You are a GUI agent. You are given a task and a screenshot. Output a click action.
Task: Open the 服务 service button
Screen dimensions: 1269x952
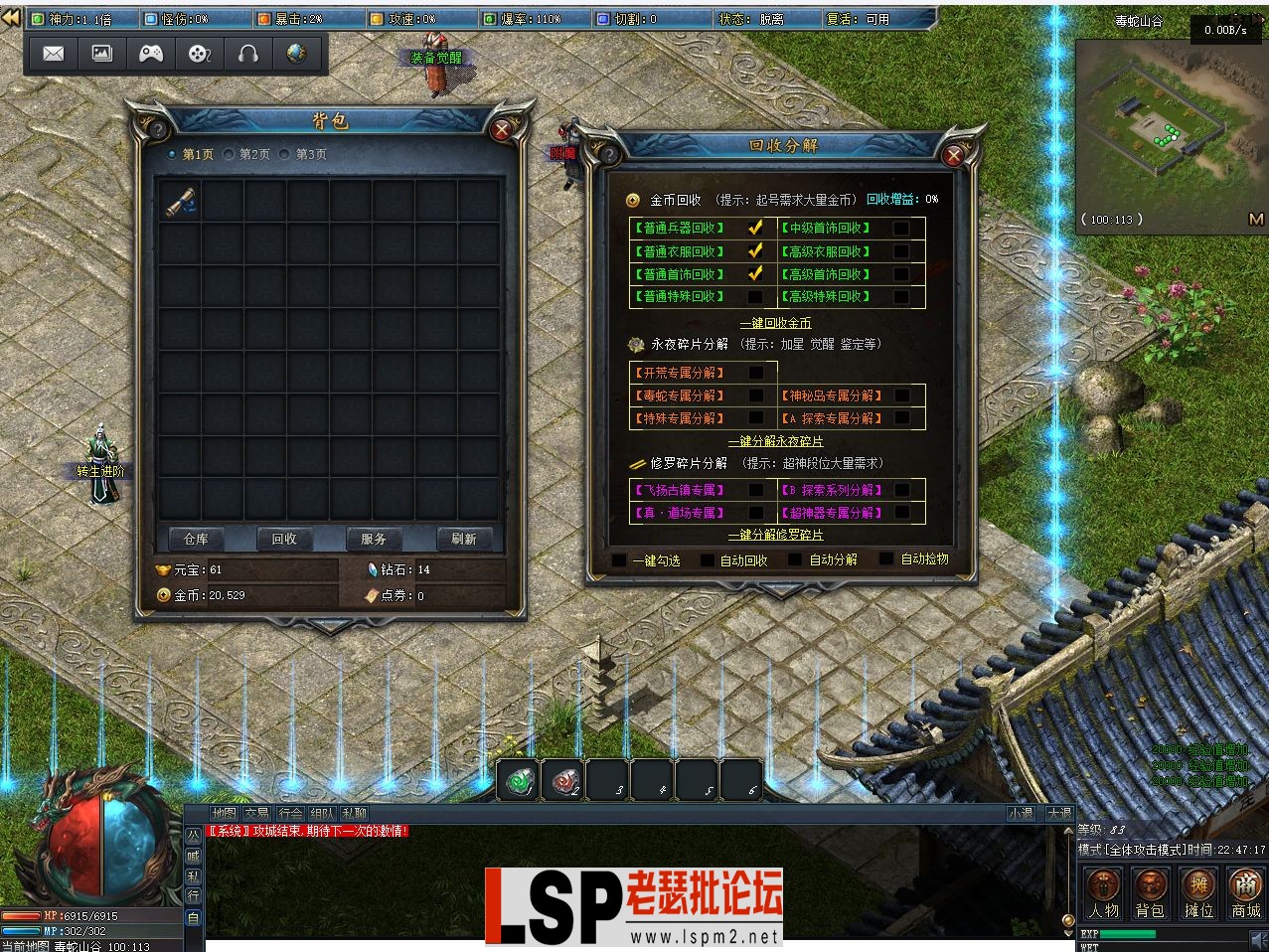(374, 539)
